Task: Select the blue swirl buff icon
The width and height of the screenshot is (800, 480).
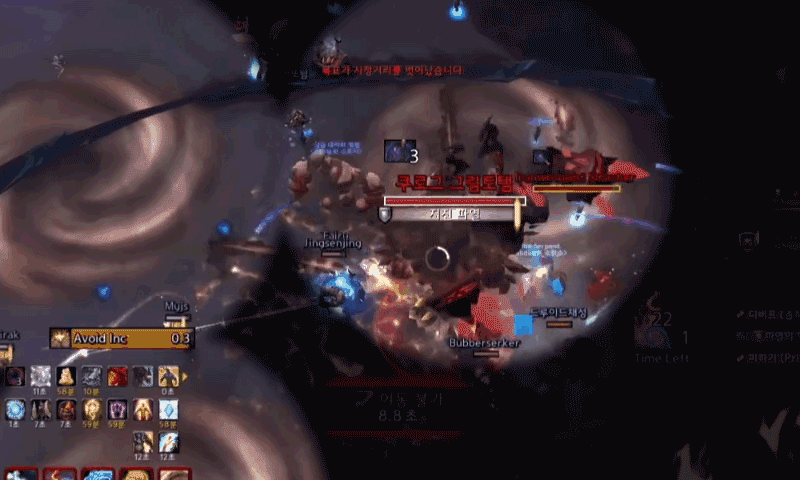Action: [x=15, y=409]
